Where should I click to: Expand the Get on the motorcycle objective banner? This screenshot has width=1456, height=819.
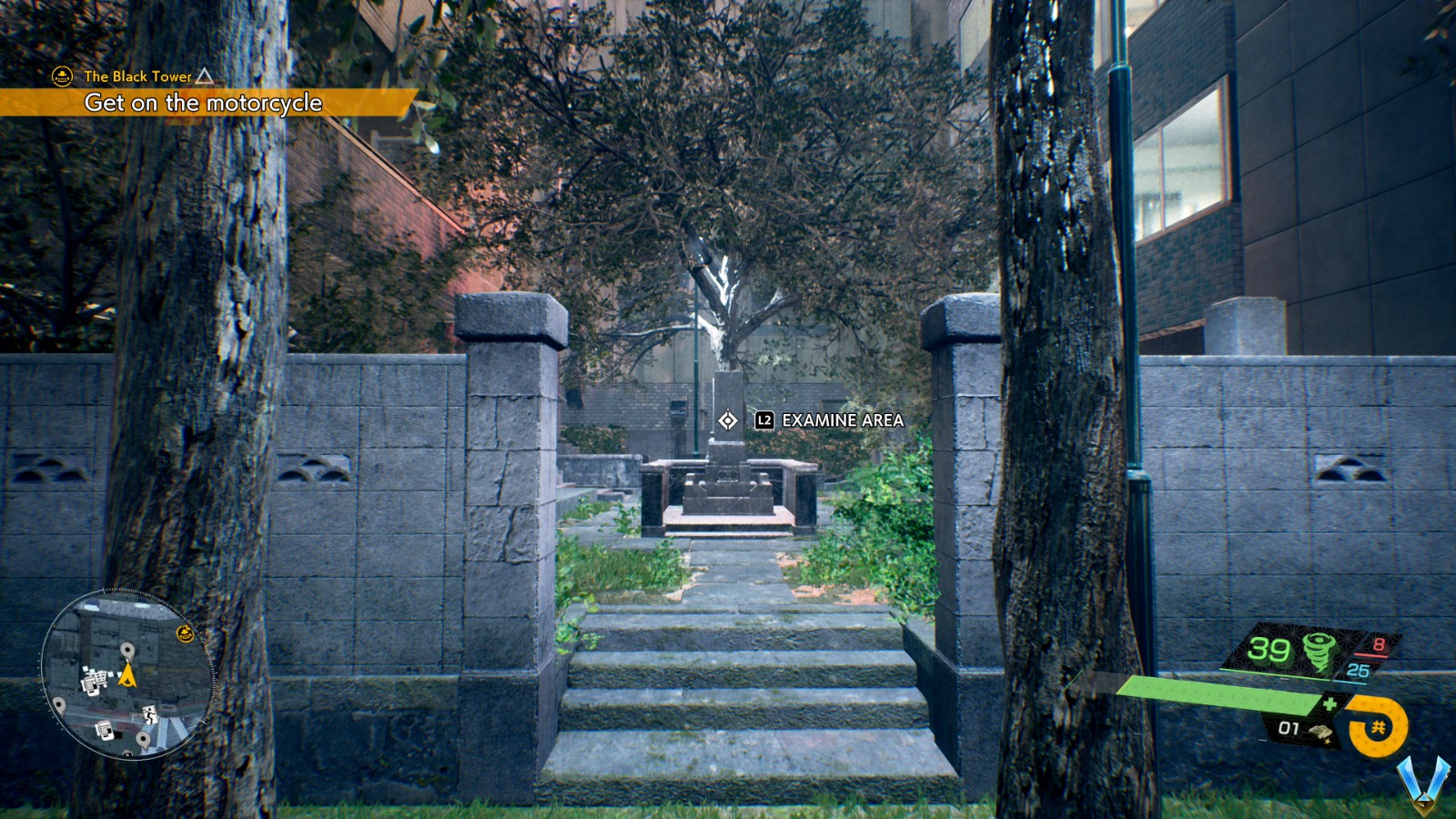pyautogui.click(x=203, y=104)
